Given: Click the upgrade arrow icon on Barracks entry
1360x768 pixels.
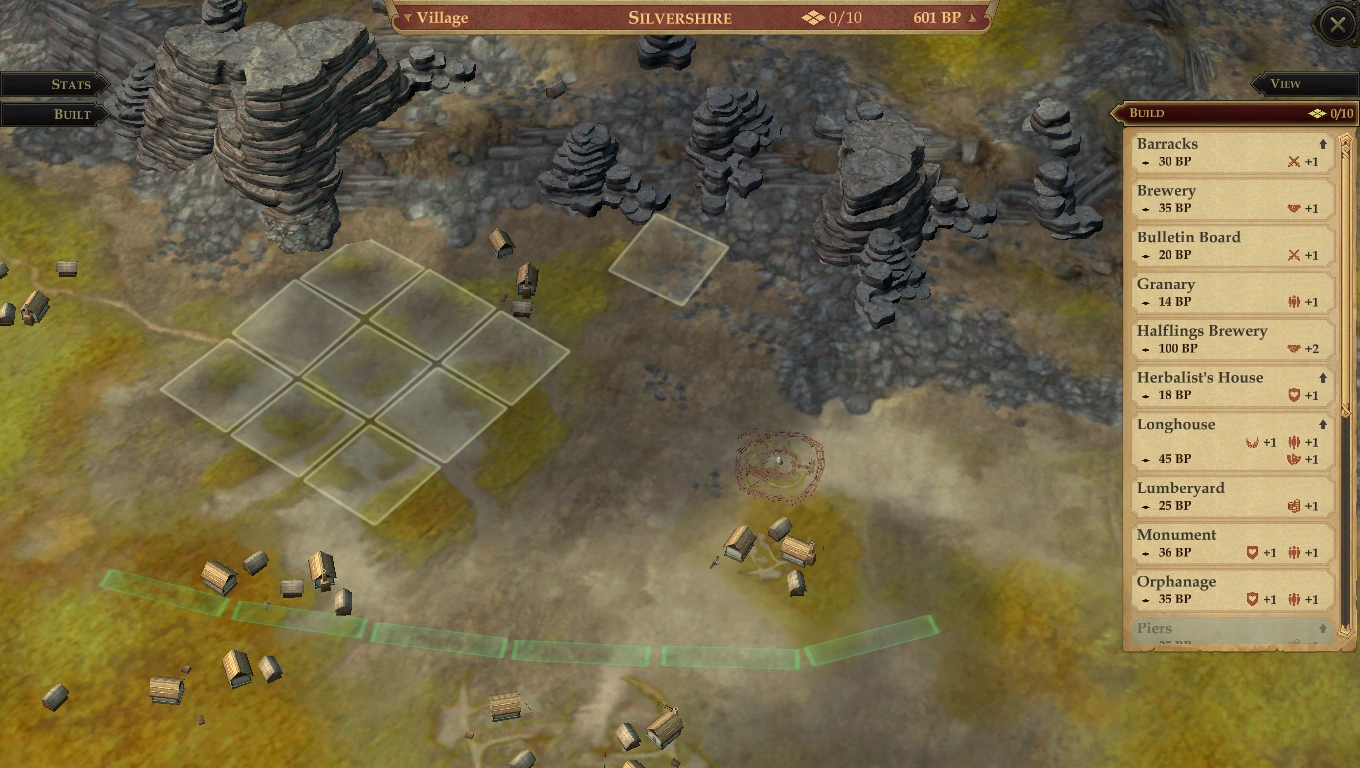Looking at the screenshot, I should click(x=1321, y=143).
